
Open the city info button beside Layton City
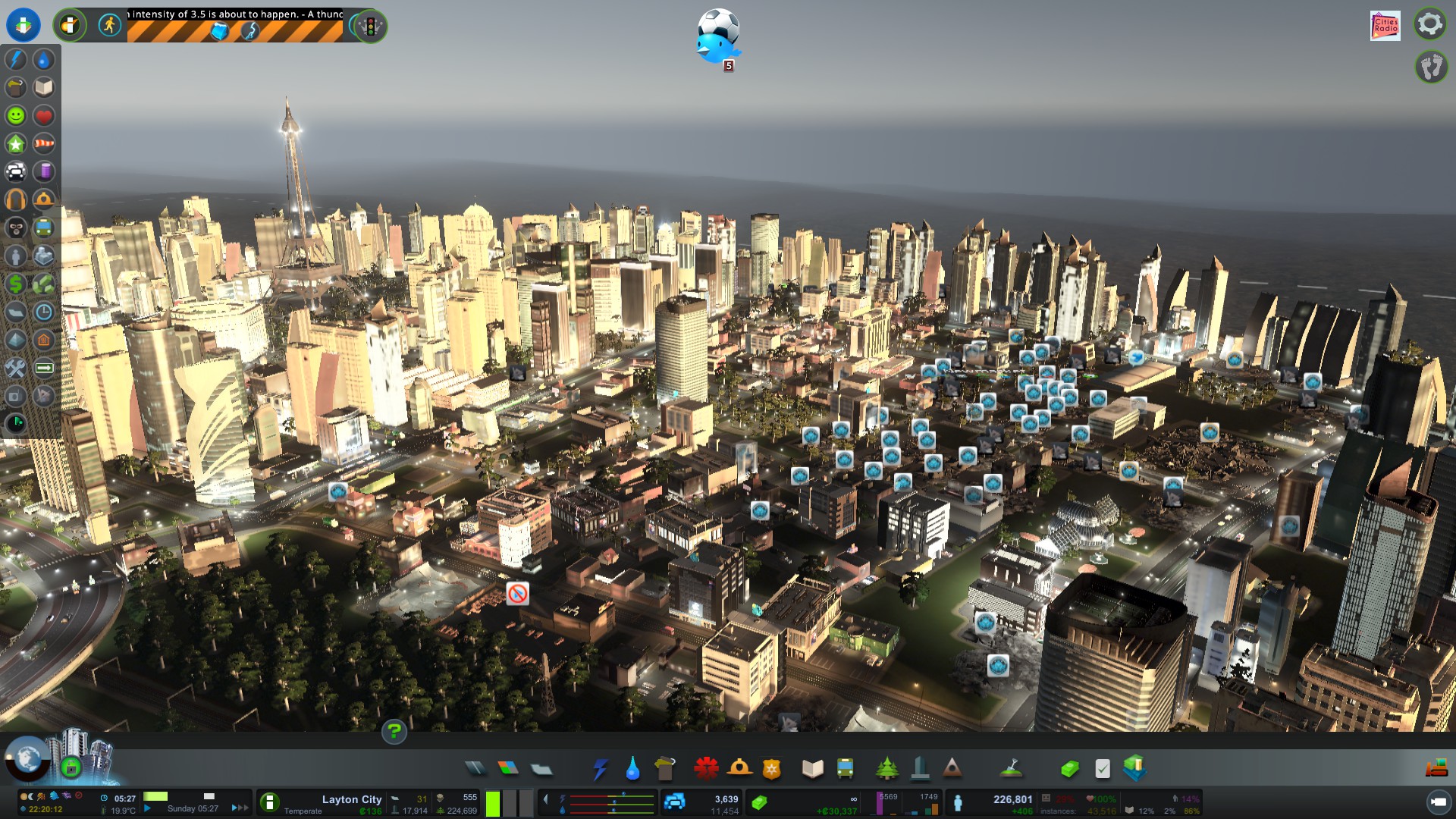pos(269,802)
